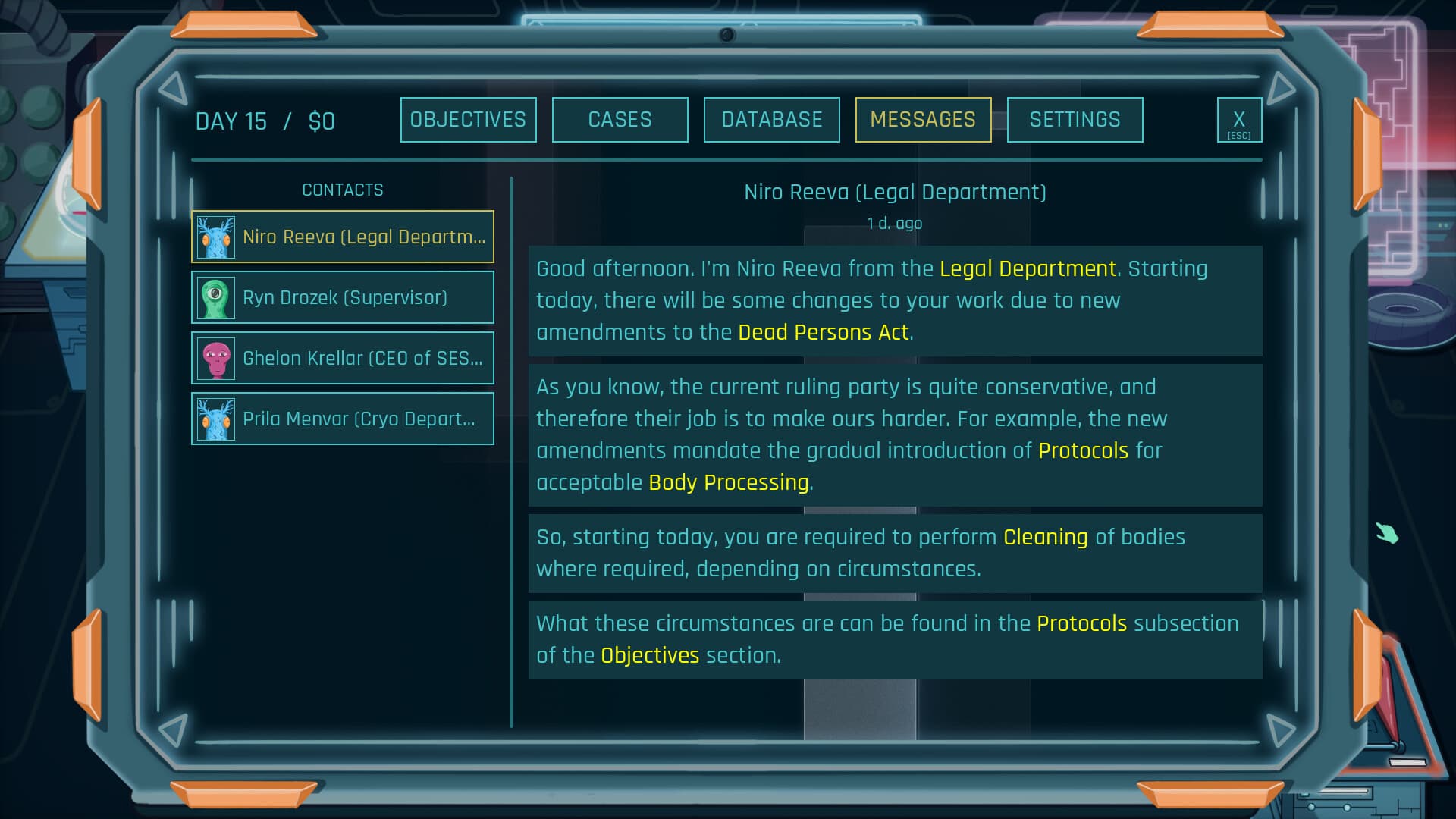The image size is (1456, 819).
Task: Click Ryn Drozek's one-eyed alien portrait
Action: 216,297
